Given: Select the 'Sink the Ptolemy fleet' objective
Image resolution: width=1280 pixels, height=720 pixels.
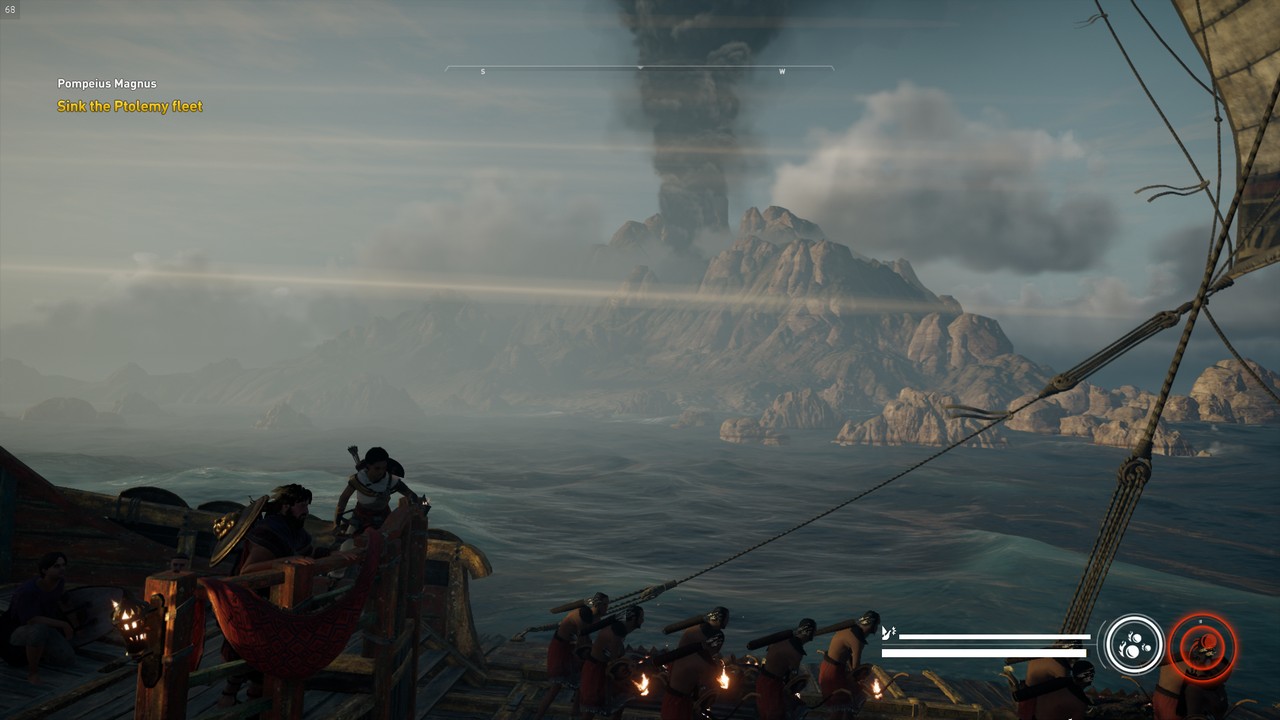Looking at the screenshot, I should point(130,106).
